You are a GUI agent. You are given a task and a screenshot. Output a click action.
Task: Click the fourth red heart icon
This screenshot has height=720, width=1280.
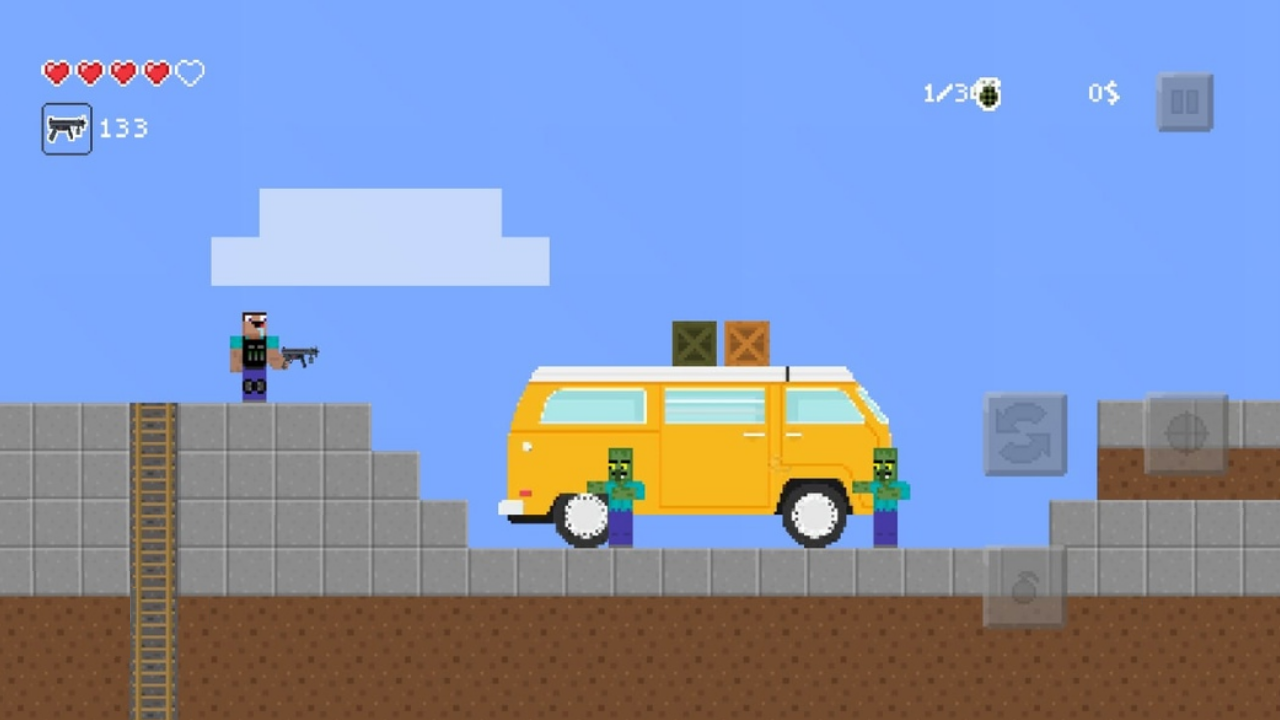[x=155, y=72]
